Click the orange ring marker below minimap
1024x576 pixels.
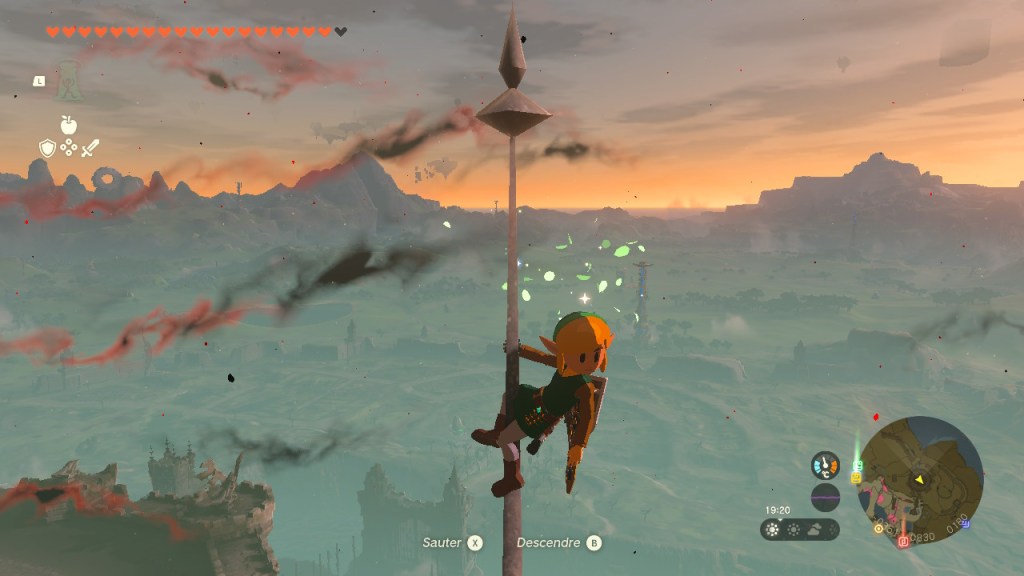pos(878,528)
